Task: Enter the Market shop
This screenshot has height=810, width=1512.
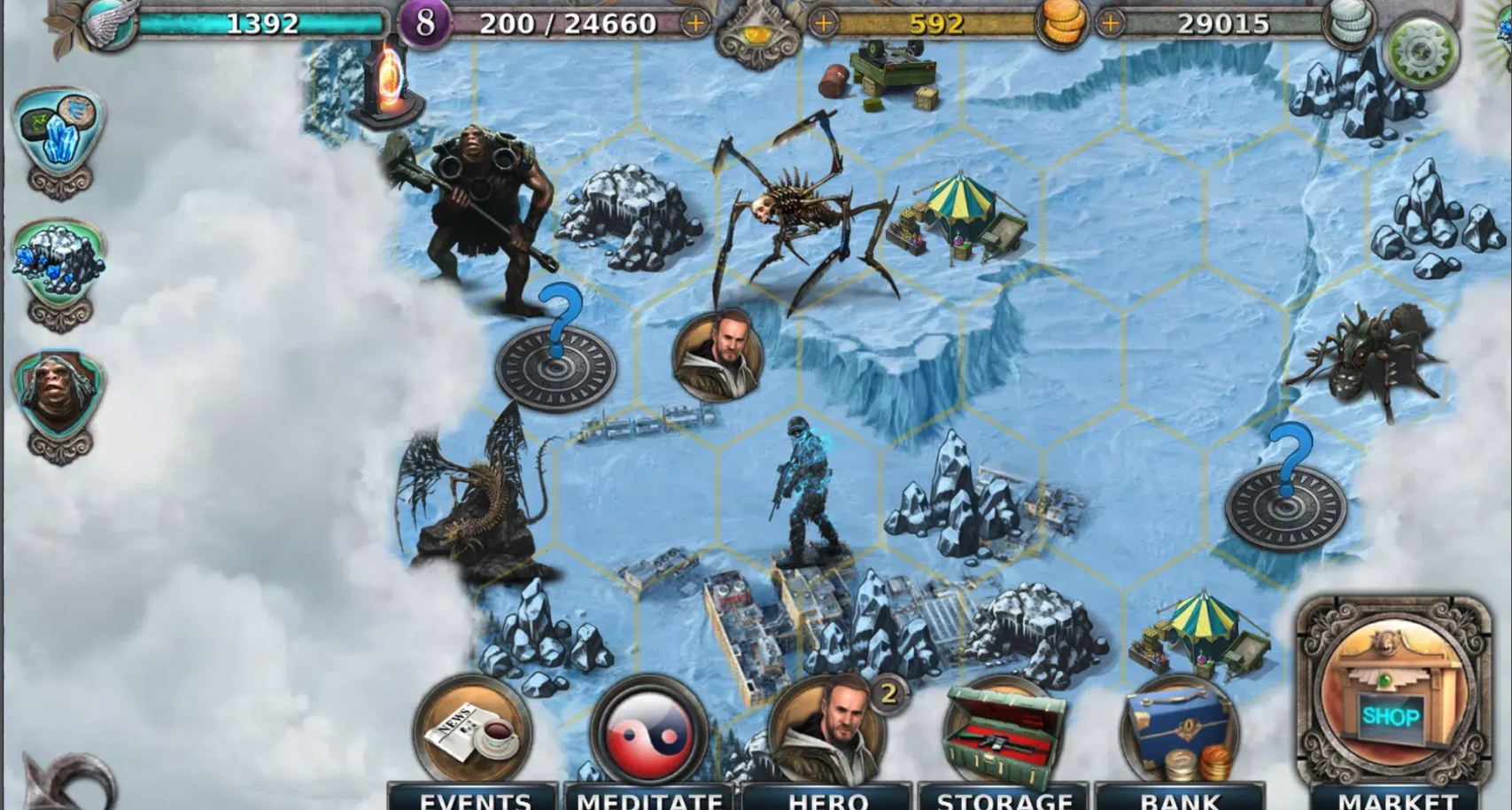Action: [1392, 700]
